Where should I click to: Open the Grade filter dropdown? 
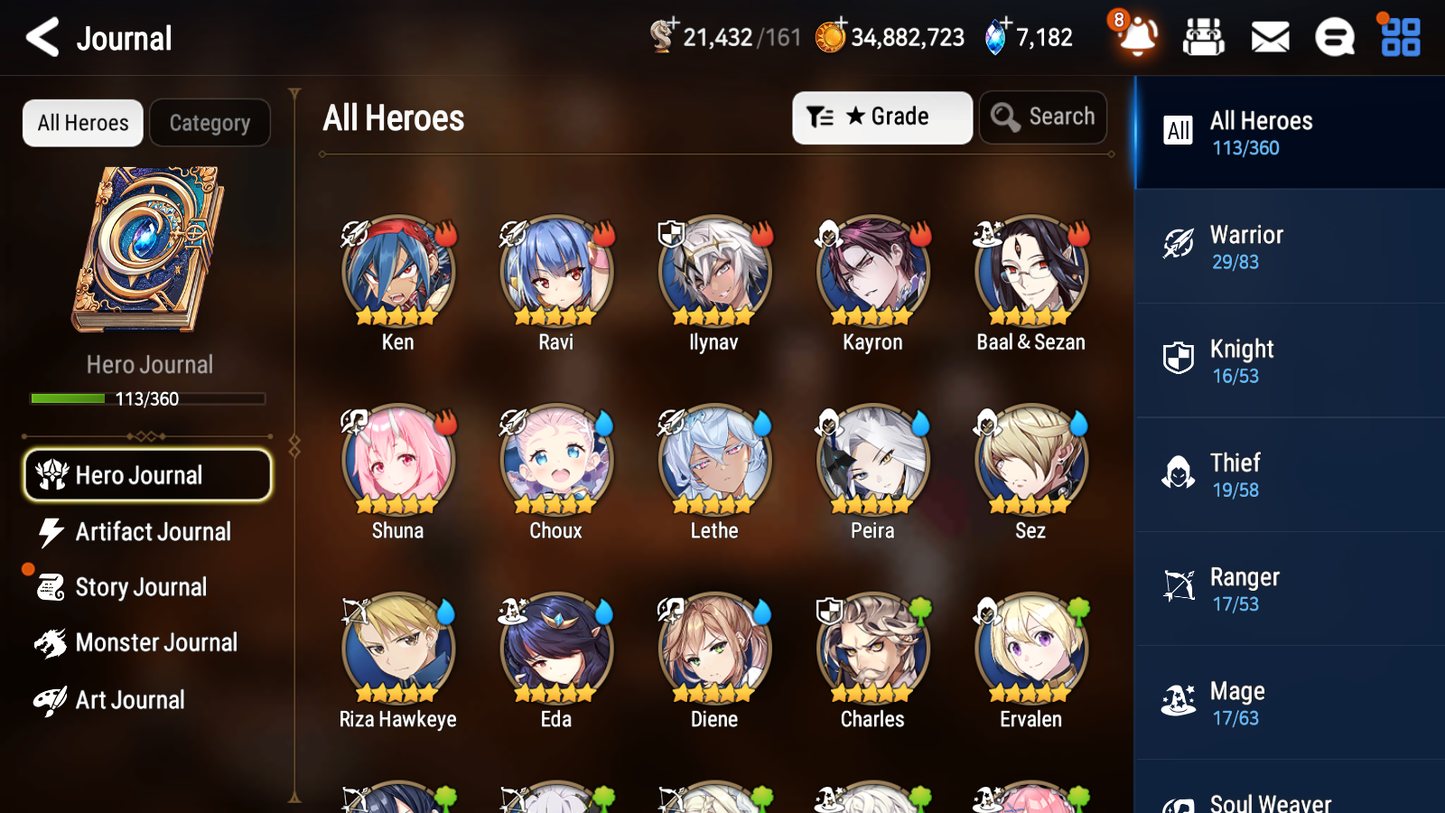pyautogui.click(x=882, y=117)
